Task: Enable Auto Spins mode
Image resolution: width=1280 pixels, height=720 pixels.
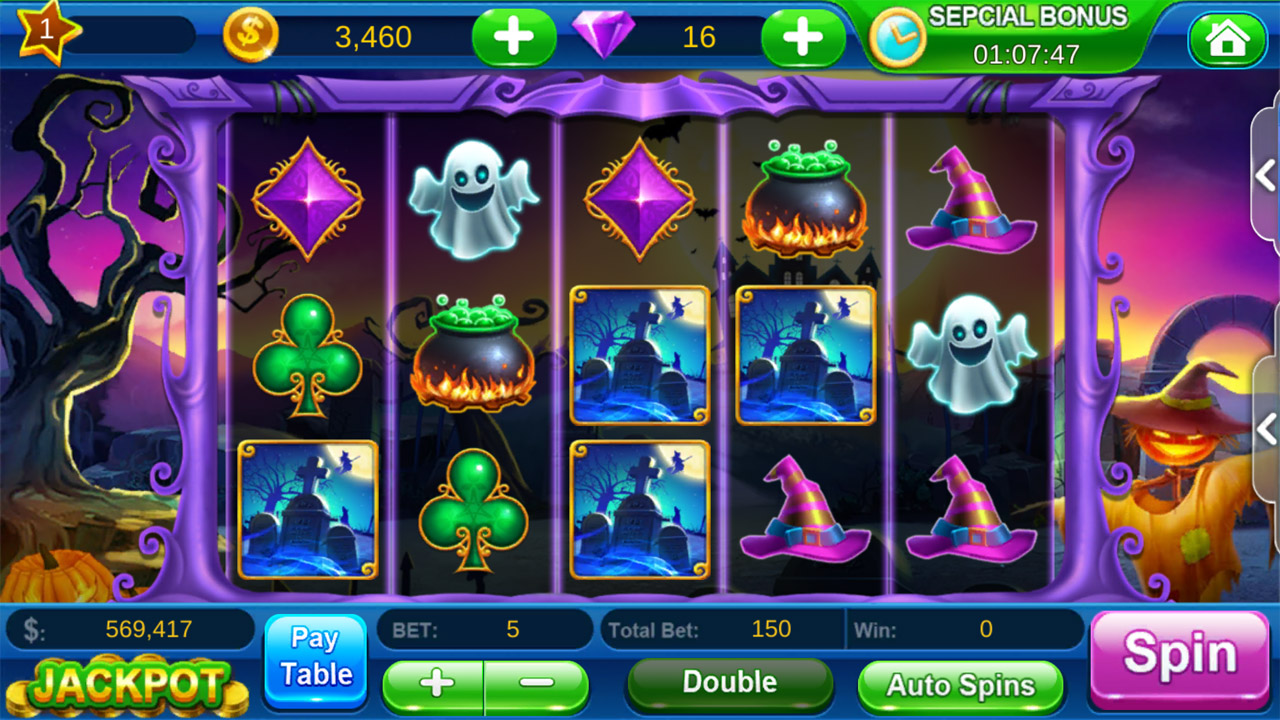Action: click(x=962, y=686)
